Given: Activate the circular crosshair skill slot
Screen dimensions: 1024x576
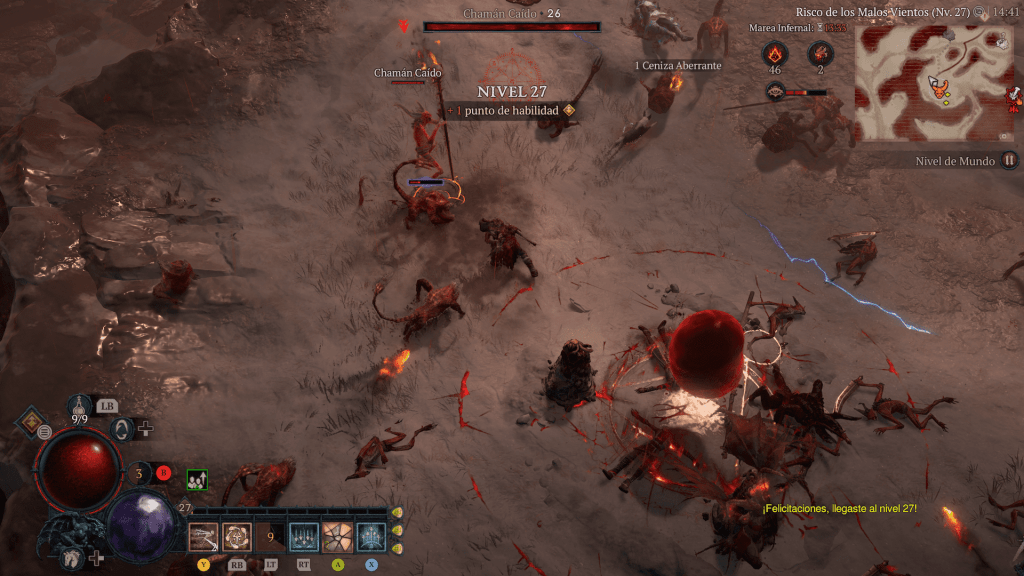Looking at the screenshot, I should 236,538.
